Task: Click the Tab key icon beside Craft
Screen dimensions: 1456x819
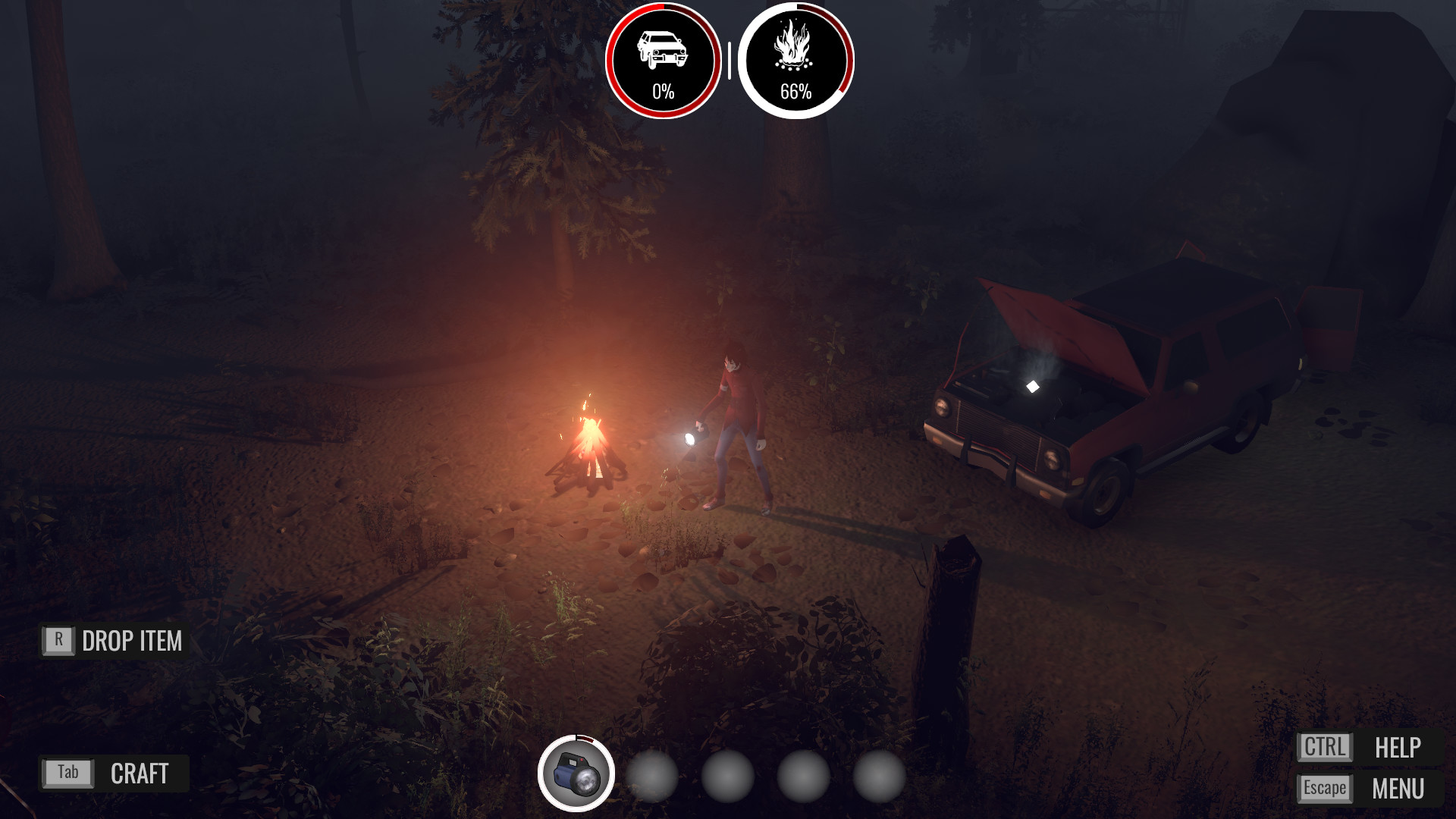Action: click(x=67, y=774)
